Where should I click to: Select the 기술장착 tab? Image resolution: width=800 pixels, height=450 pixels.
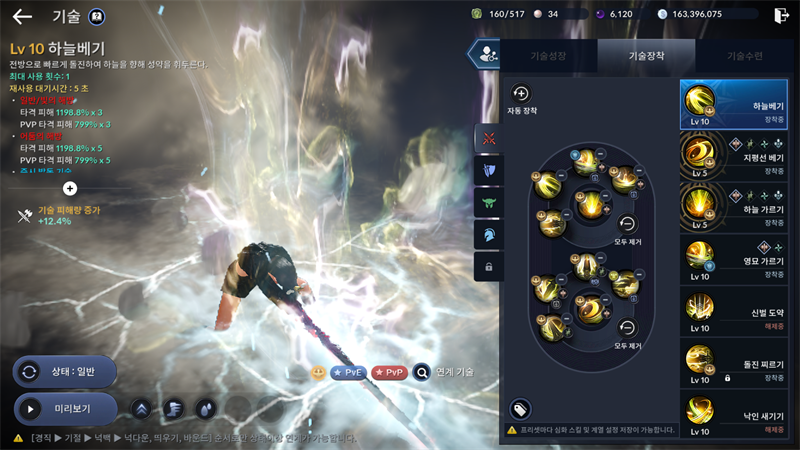(x=646, y=57)
